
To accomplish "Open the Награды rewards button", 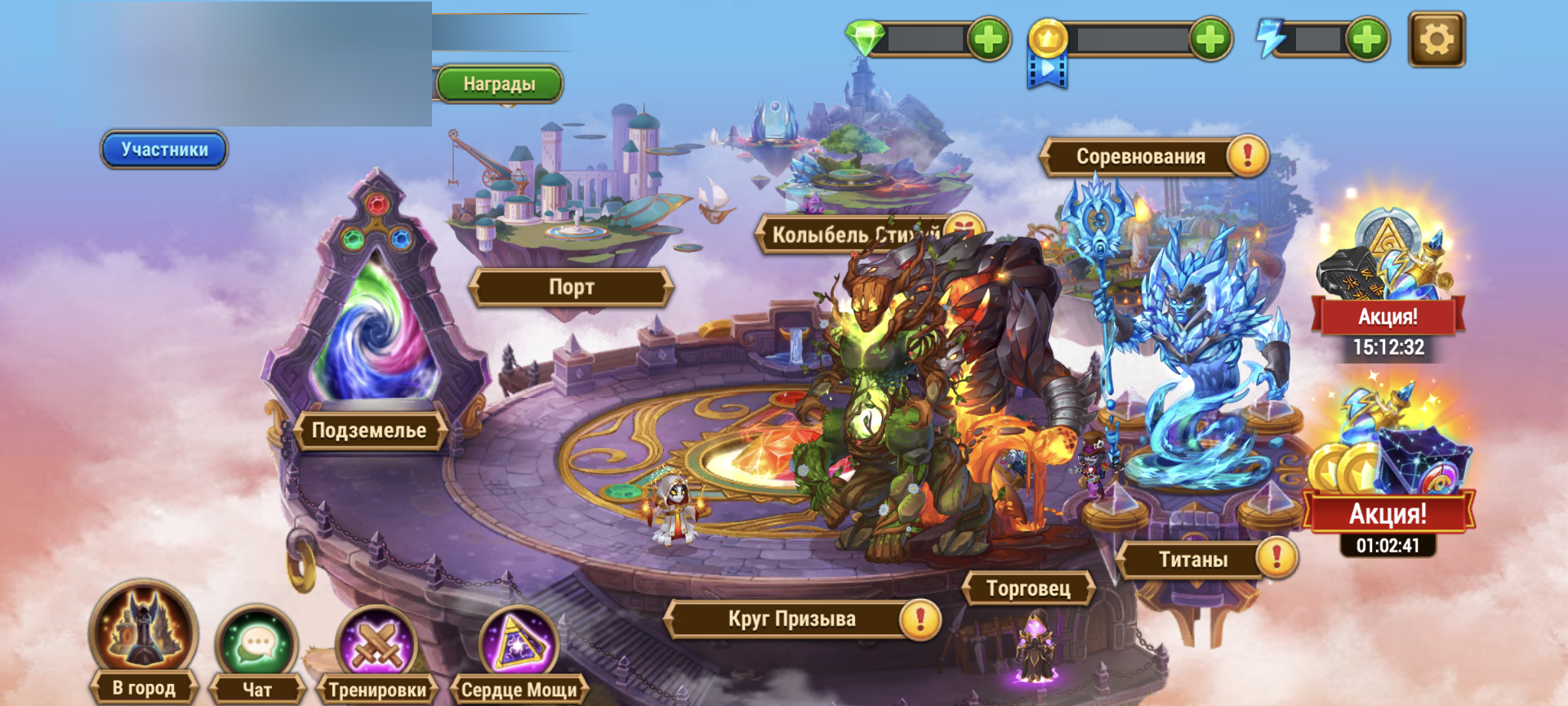I will [499, 84].
